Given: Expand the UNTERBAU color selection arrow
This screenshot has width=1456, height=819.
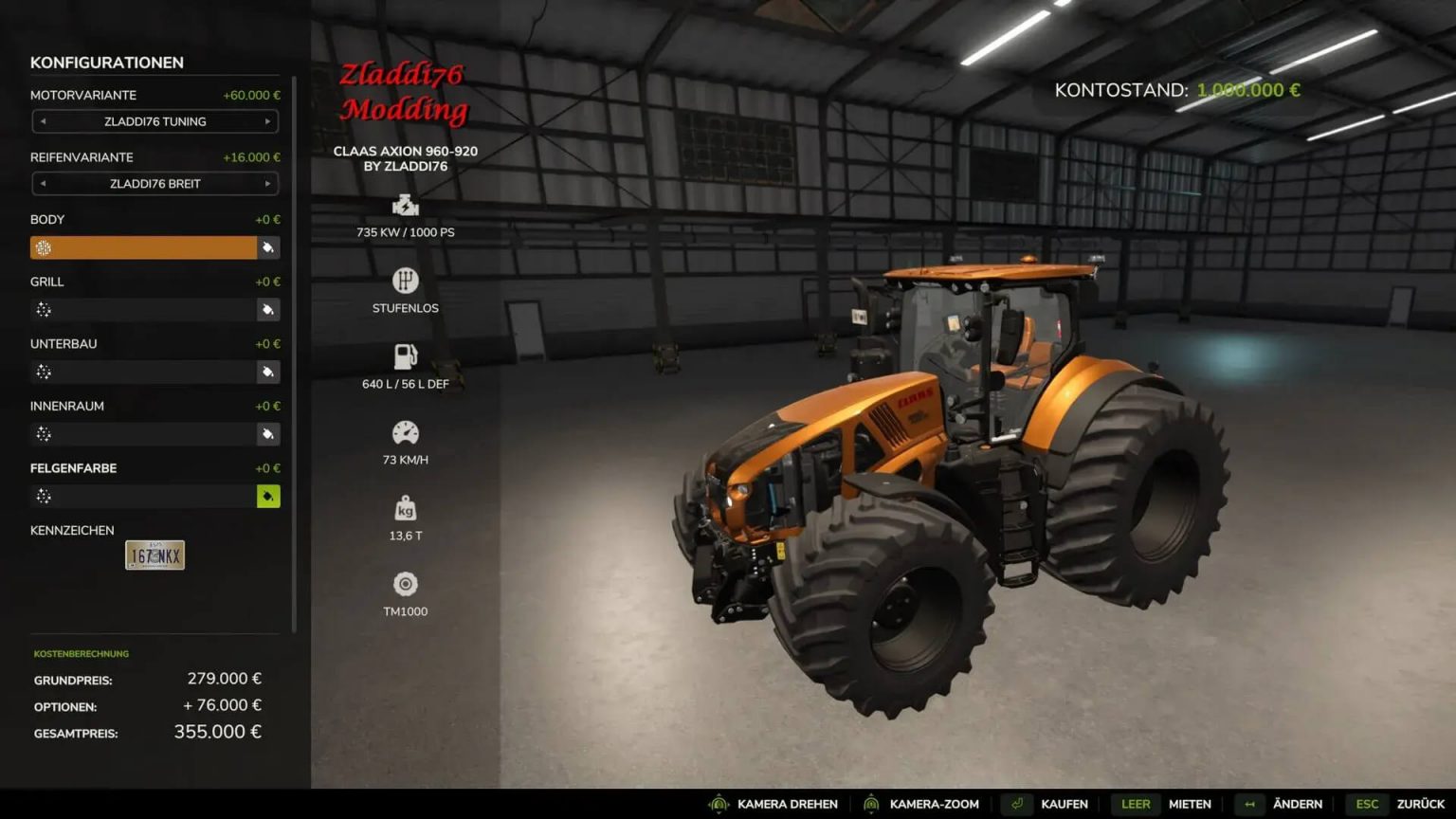Looking at the screenshot, I should point(268,372).
